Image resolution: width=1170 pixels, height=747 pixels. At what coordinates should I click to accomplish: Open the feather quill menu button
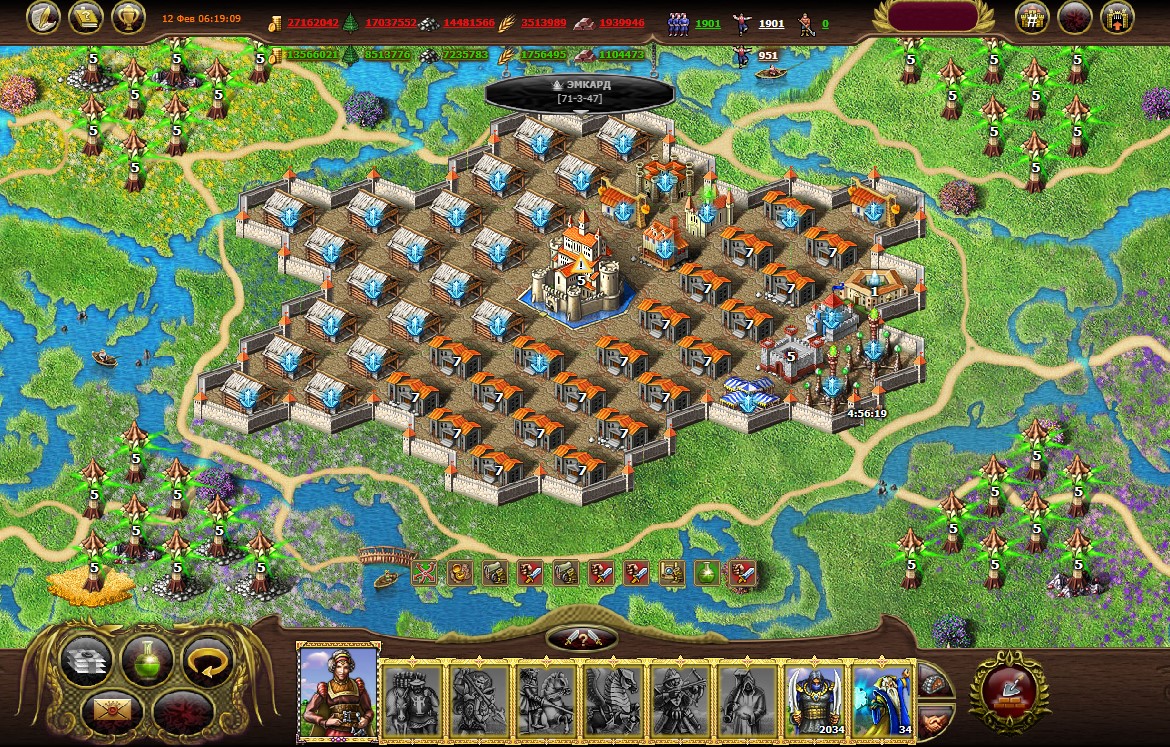[44, 17]
